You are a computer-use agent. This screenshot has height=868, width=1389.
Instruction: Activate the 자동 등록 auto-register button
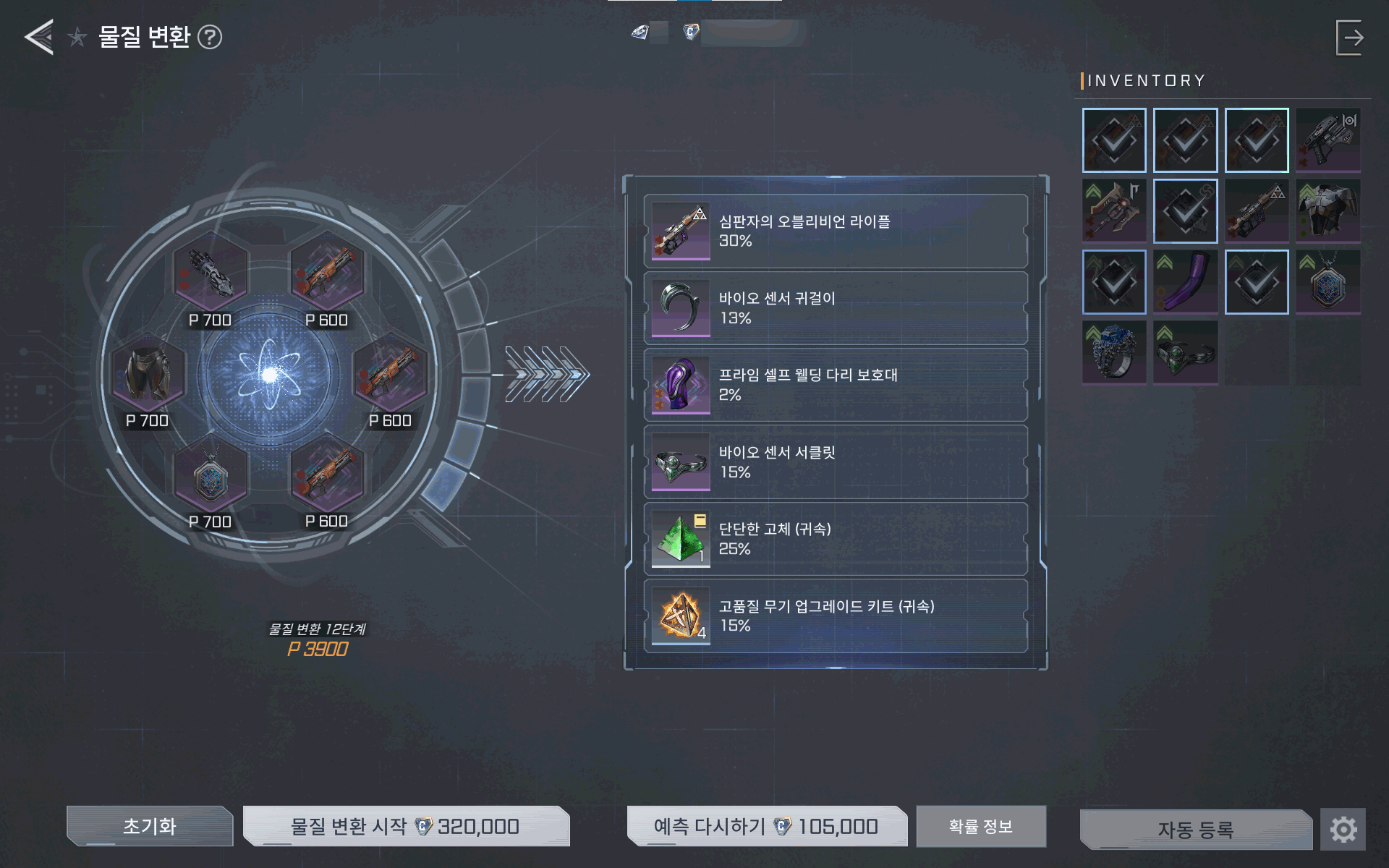tap(1195, 829)
